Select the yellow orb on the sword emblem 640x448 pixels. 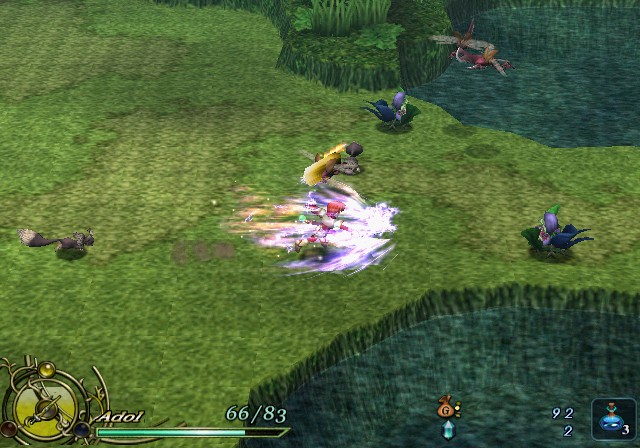coord(46,370)
